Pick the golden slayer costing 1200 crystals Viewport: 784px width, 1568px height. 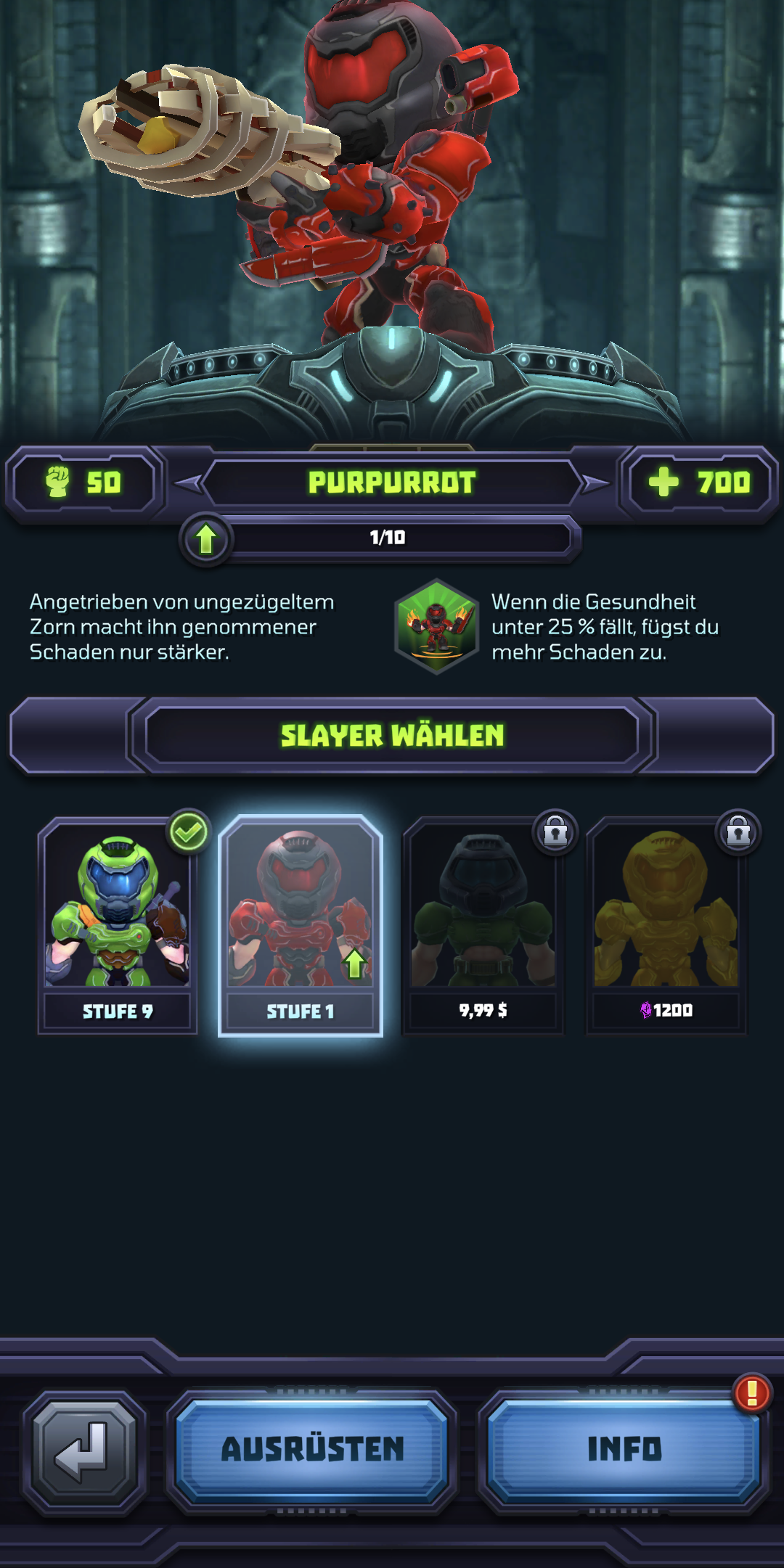[666, 924]
